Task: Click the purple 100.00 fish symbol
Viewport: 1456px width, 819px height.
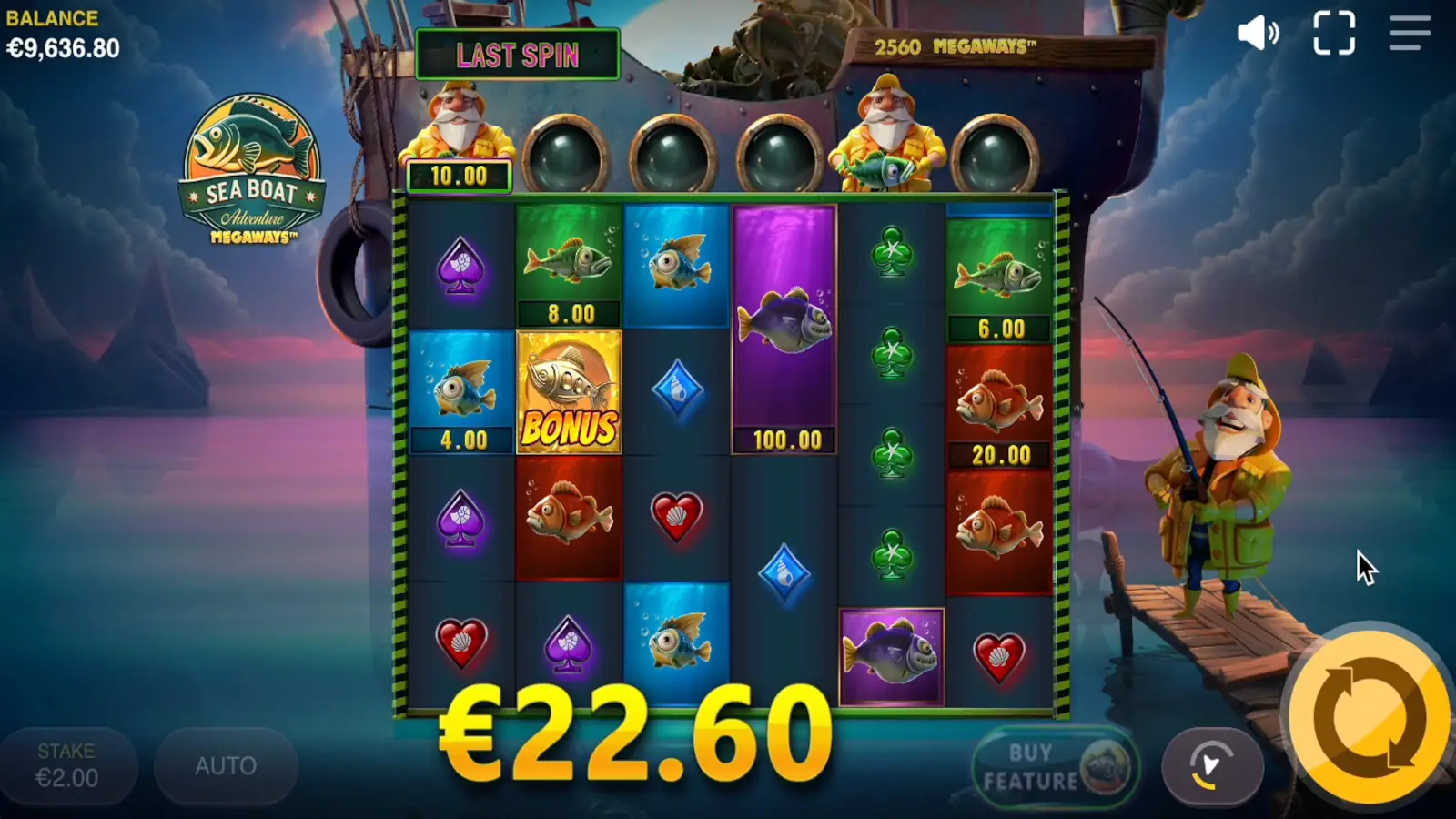Action: coord(781,328)
